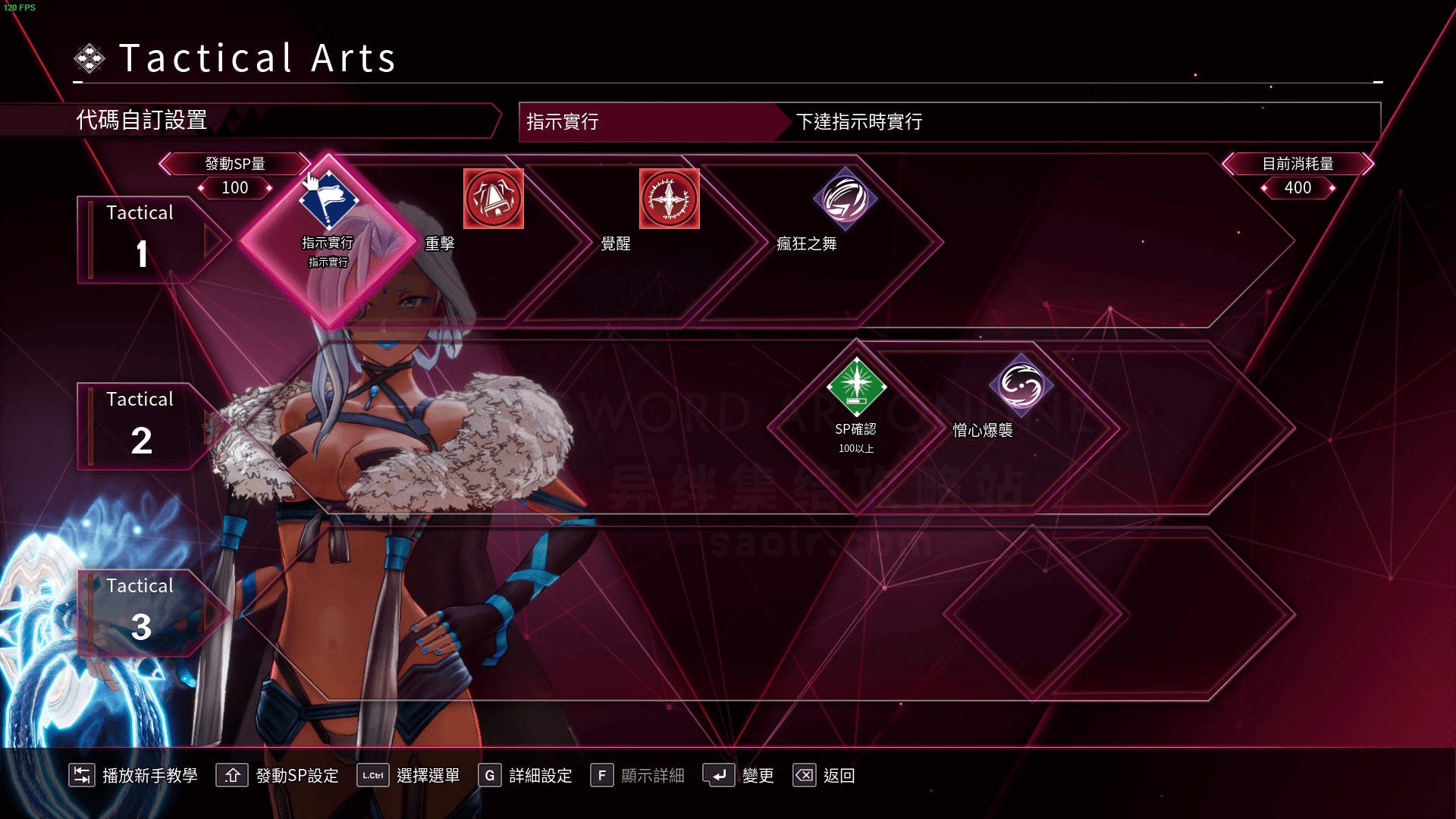Click the 發動SP量 100 value selector

235,187
